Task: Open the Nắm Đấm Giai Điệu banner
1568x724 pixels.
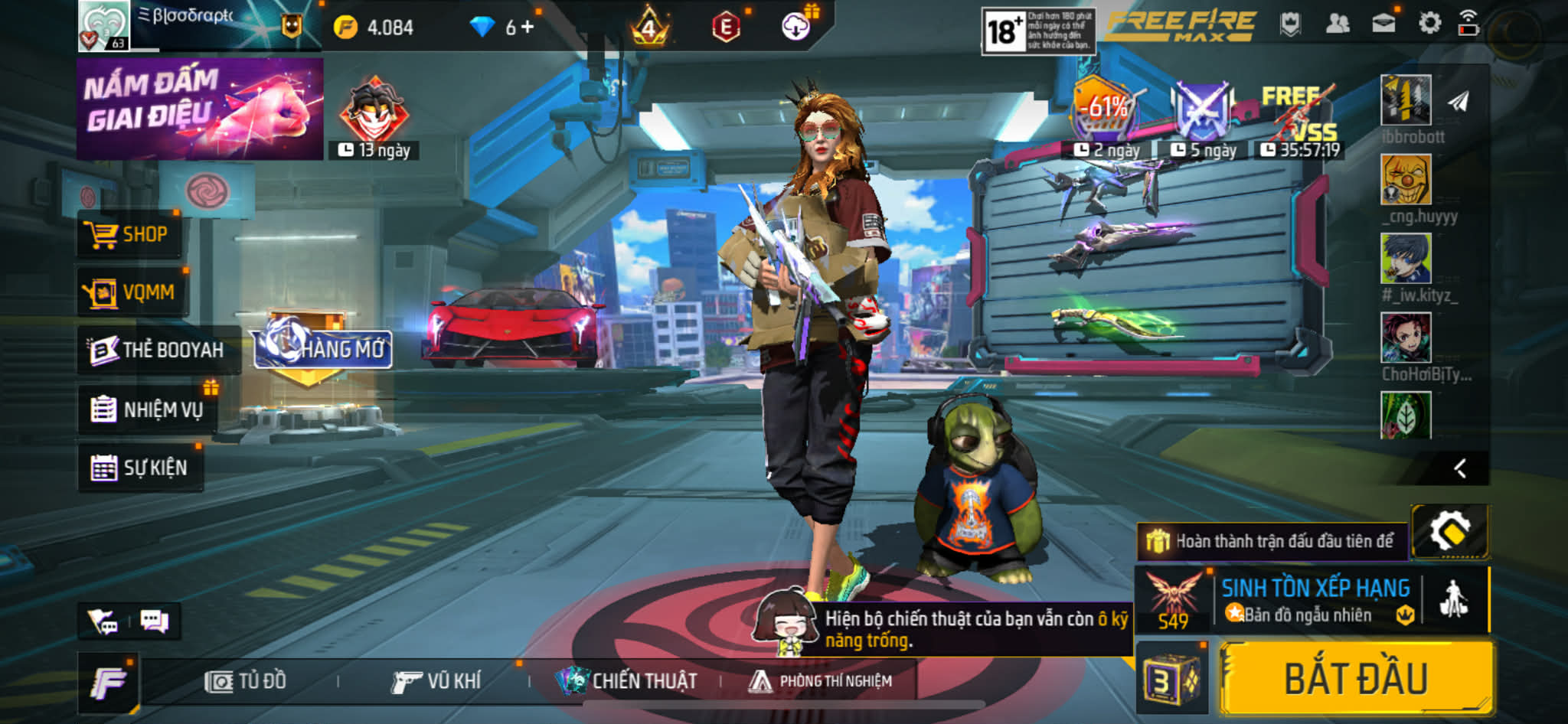Action: point(200,109)
